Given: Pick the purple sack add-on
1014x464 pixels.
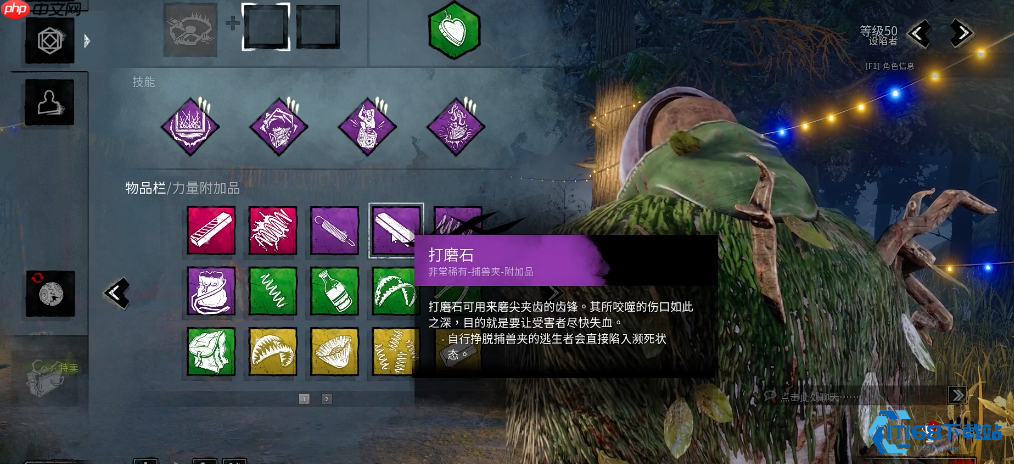Looking at the screenshot, I should pos(211,291).
